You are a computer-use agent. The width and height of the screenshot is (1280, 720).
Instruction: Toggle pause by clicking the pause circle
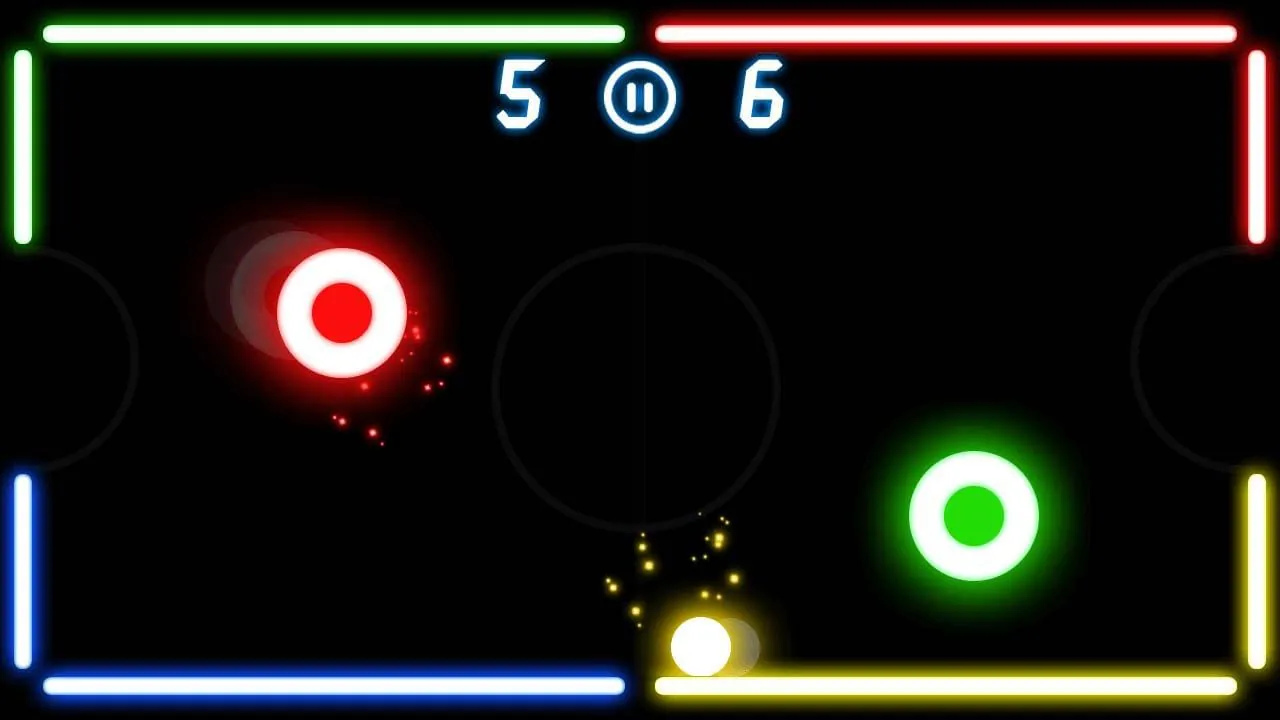(x=640, y=97)
